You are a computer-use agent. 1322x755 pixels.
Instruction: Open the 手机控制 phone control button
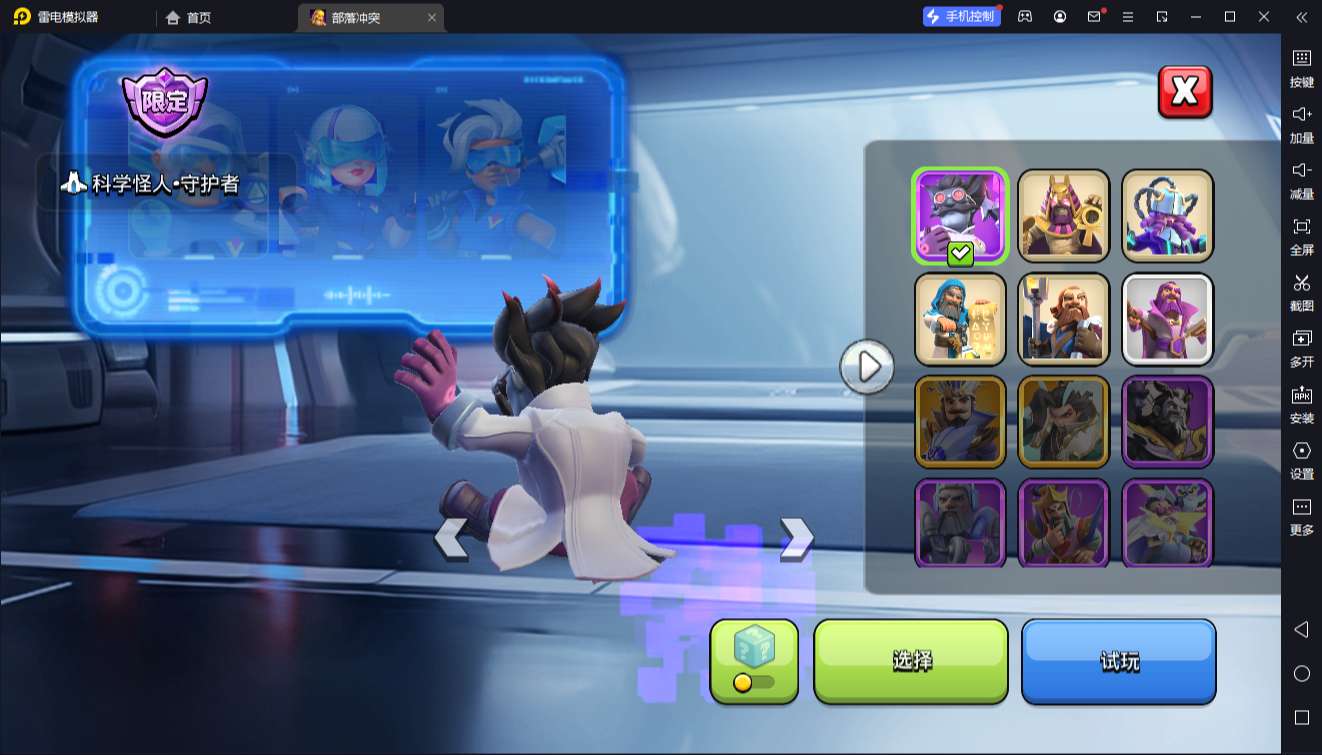pyautogui.click(x=962, y=17)
